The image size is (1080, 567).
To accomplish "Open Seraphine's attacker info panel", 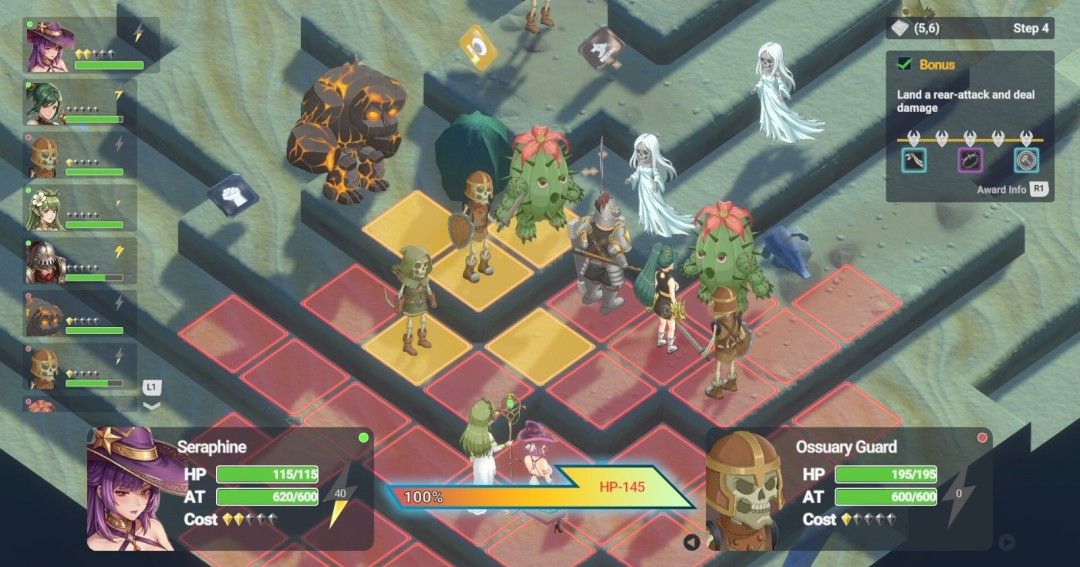I will point(230,487).
